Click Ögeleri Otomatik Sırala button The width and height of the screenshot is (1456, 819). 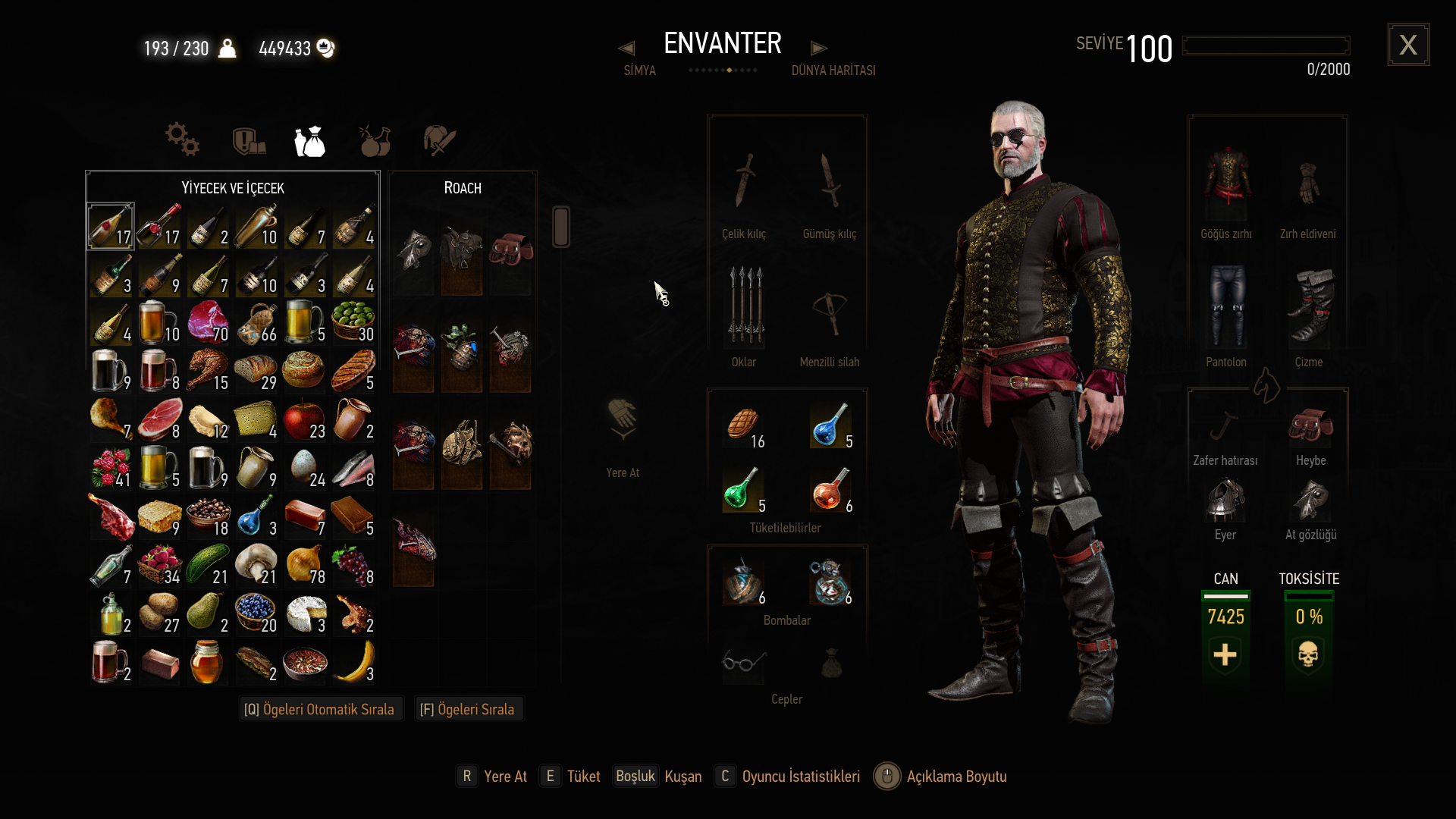point(319,709)
